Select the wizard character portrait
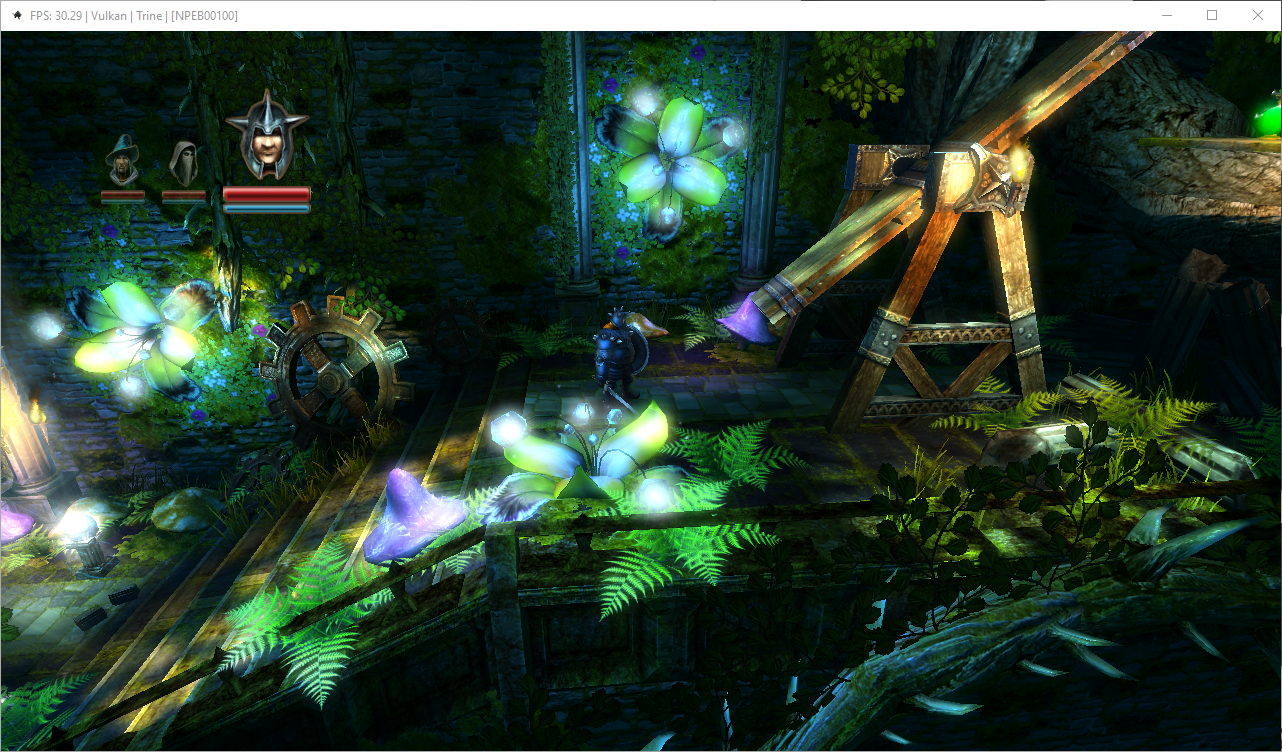 tap(123, 160)
